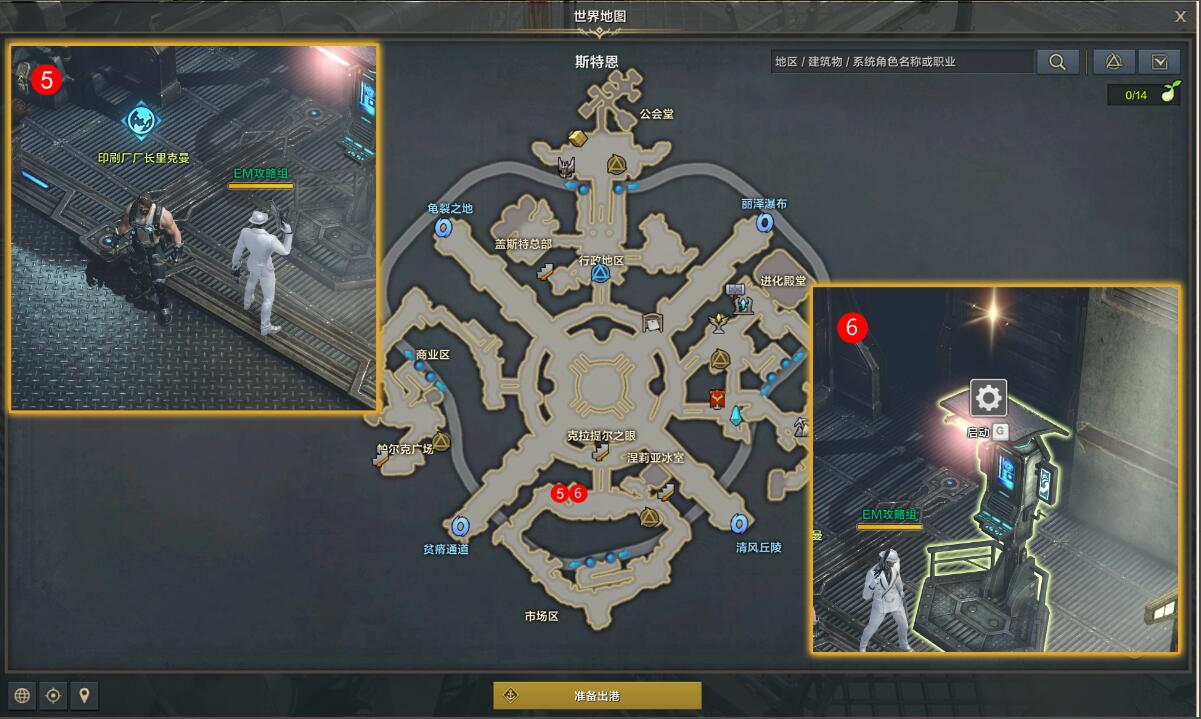This screenshot has width=1201, height=719.
Task: Select the 龟裂之地 portal marker
Action: pos(443,228)
